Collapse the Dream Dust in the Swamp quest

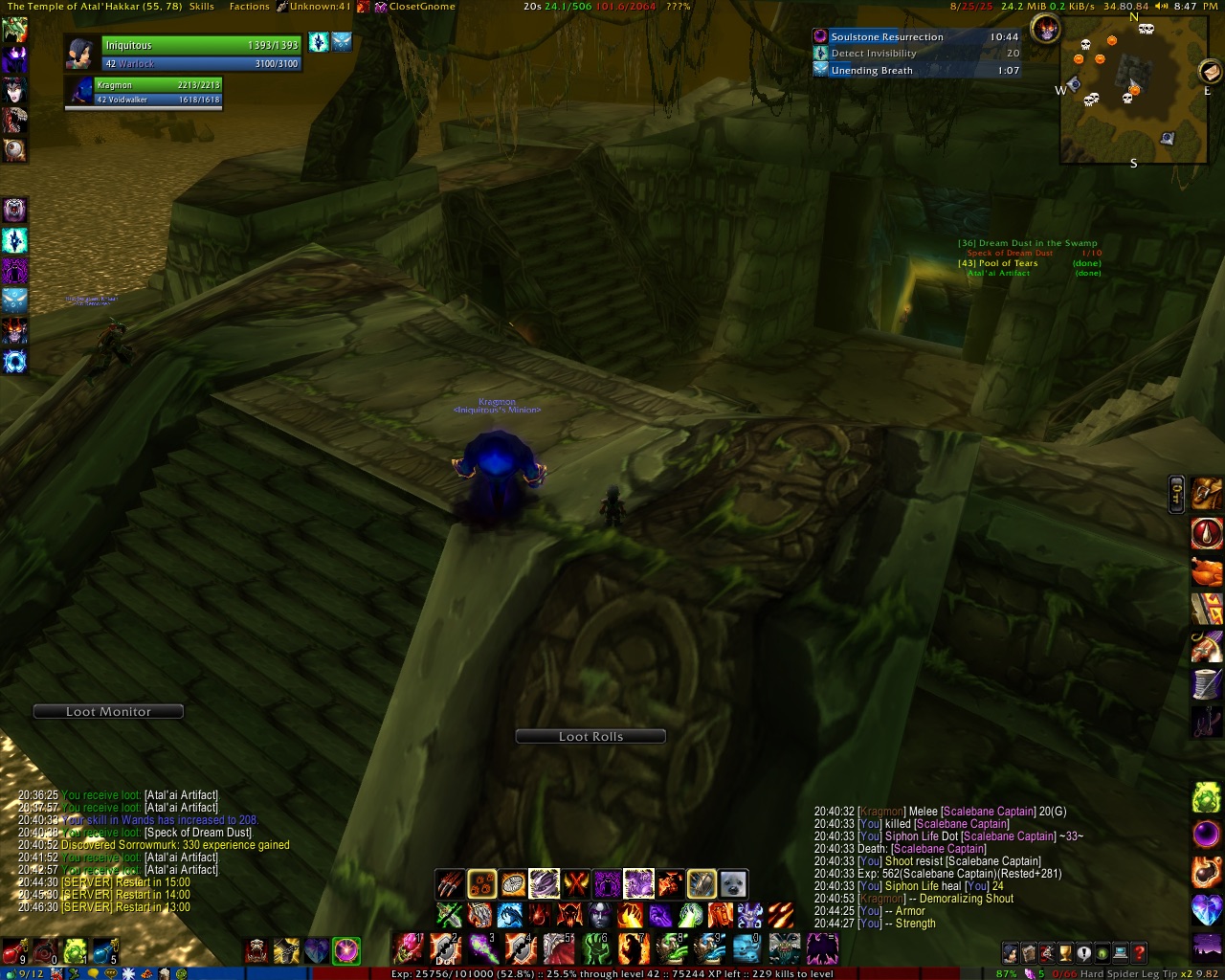[1027, 243]
